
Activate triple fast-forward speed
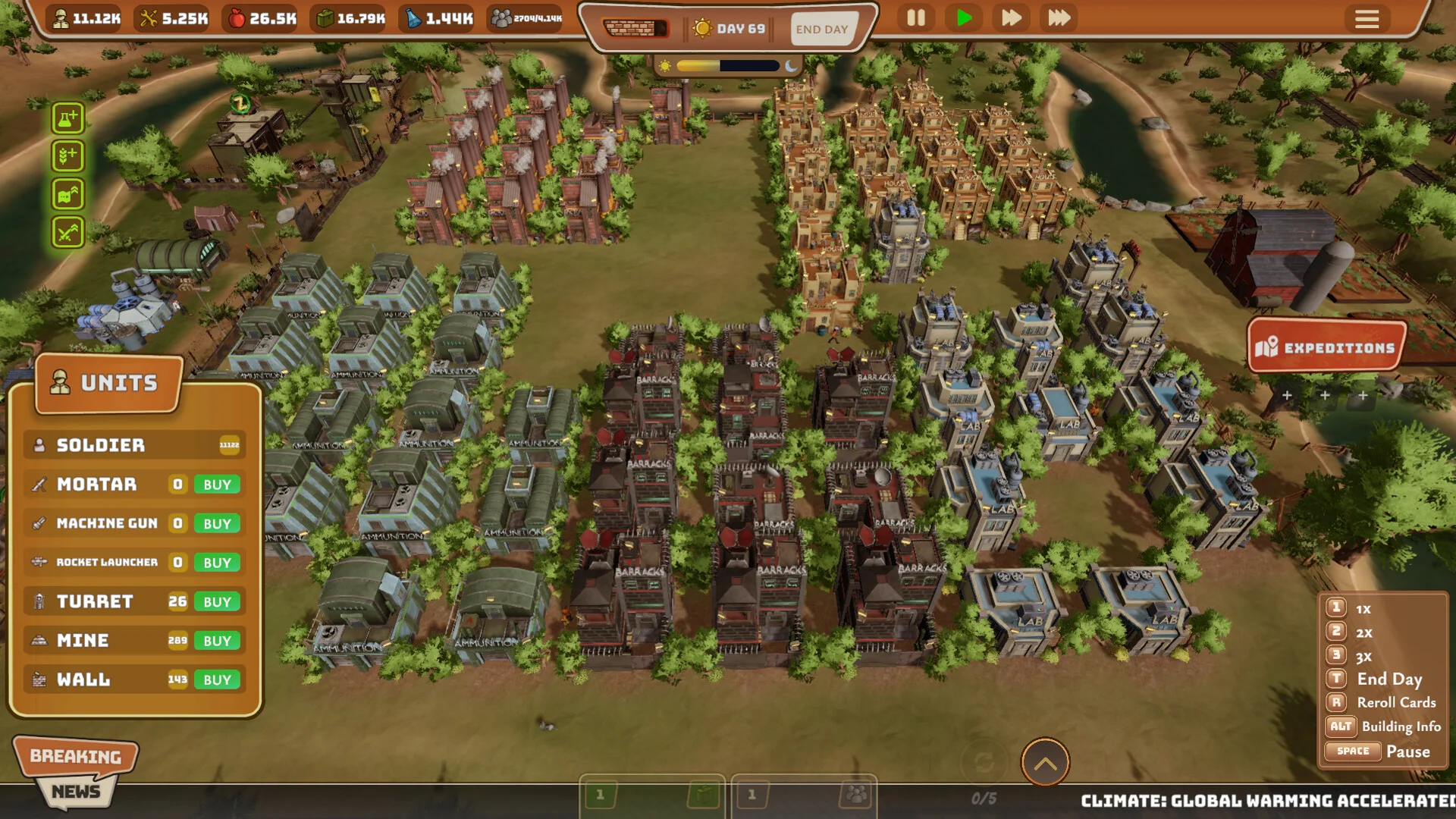1059,18
